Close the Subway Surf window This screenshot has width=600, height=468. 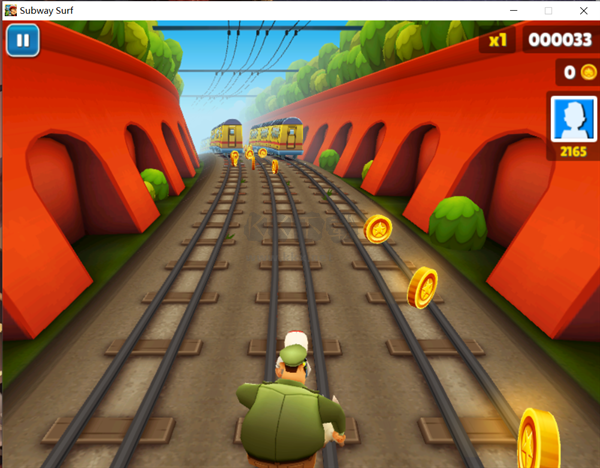click(582, 10)
